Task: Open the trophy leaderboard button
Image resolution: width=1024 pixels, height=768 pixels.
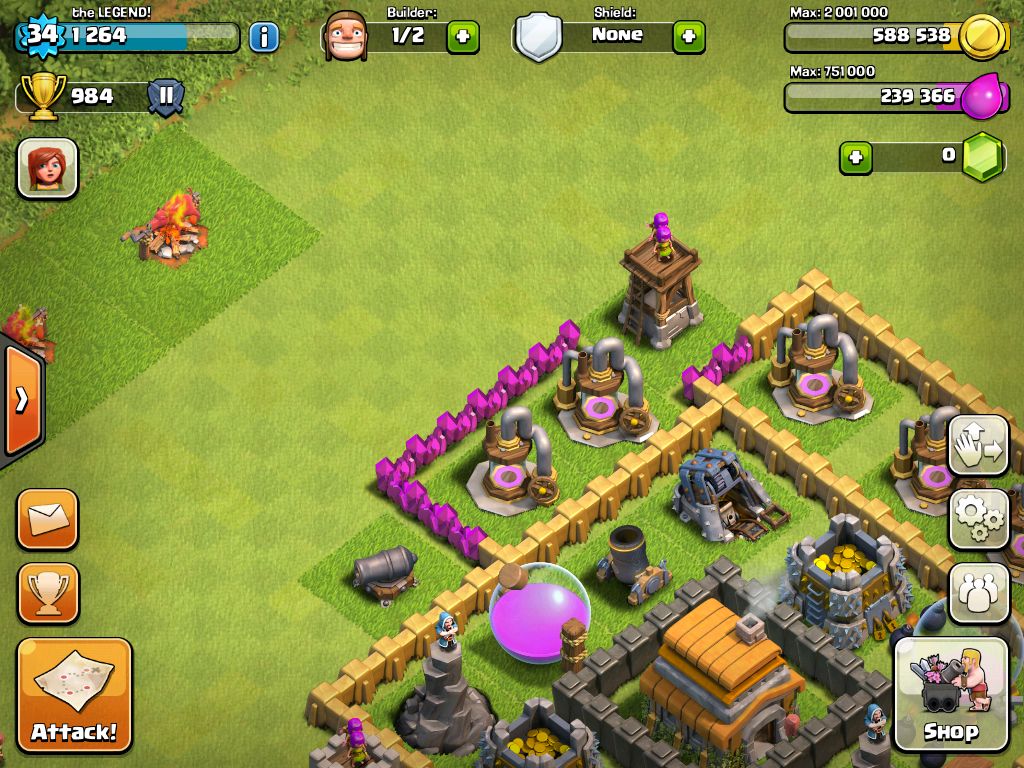Action: (x=47, y=593)
